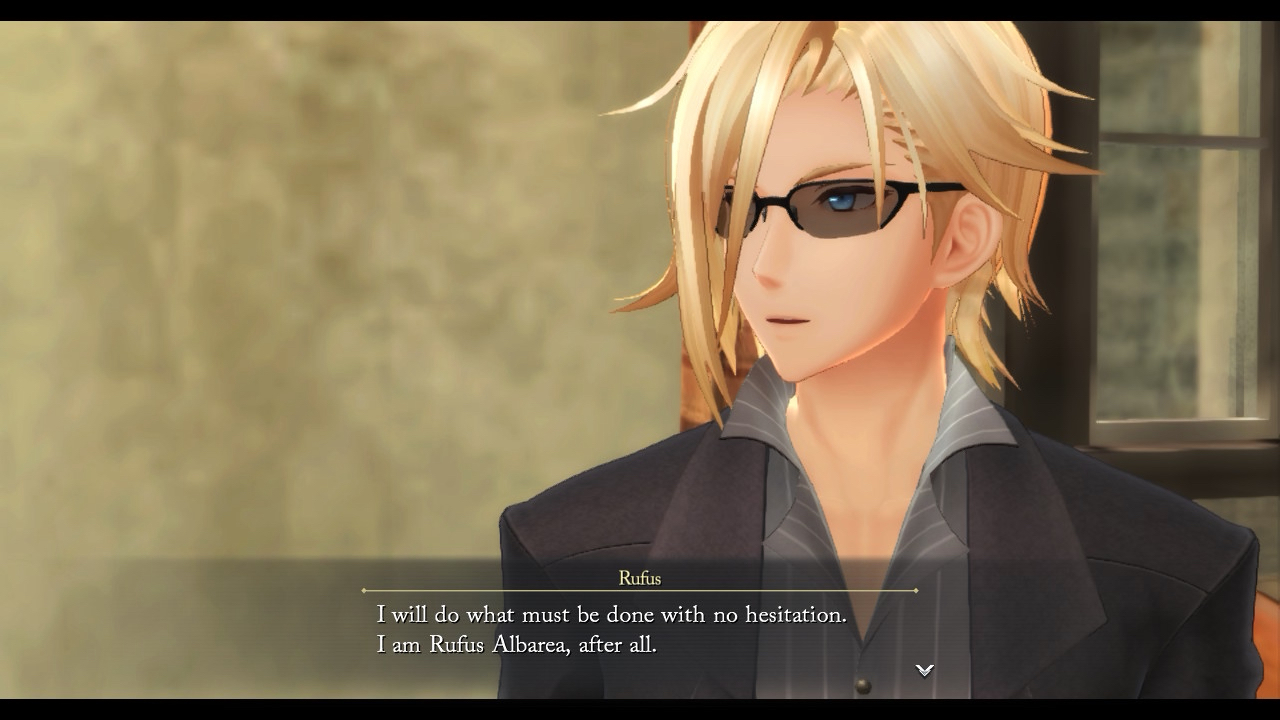This screenshot has height=720, width=1280.
Task: Advance dialogue with the down arrow indicator
Action: (925, 670)
